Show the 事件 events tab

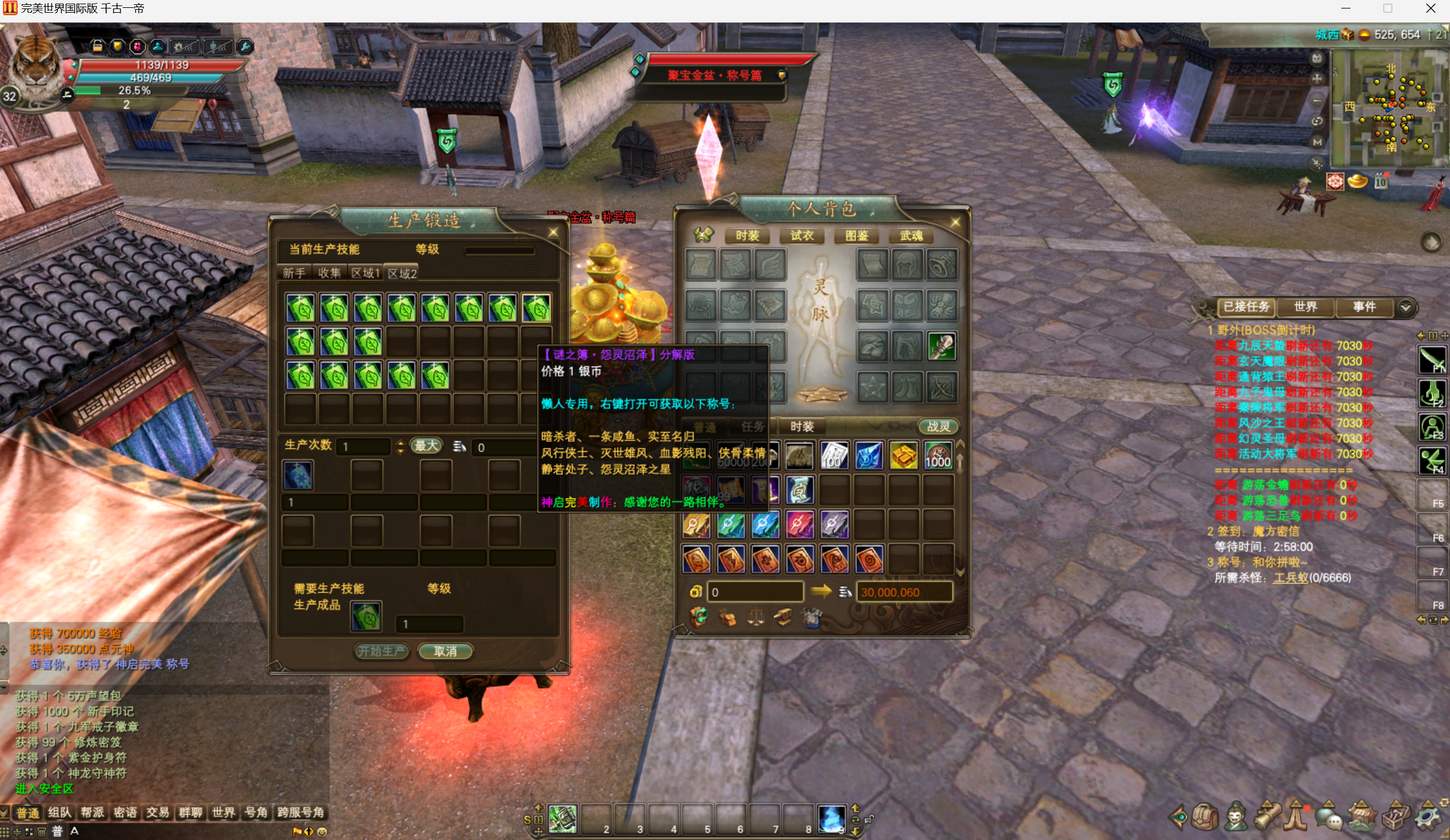click(1364, 307)
